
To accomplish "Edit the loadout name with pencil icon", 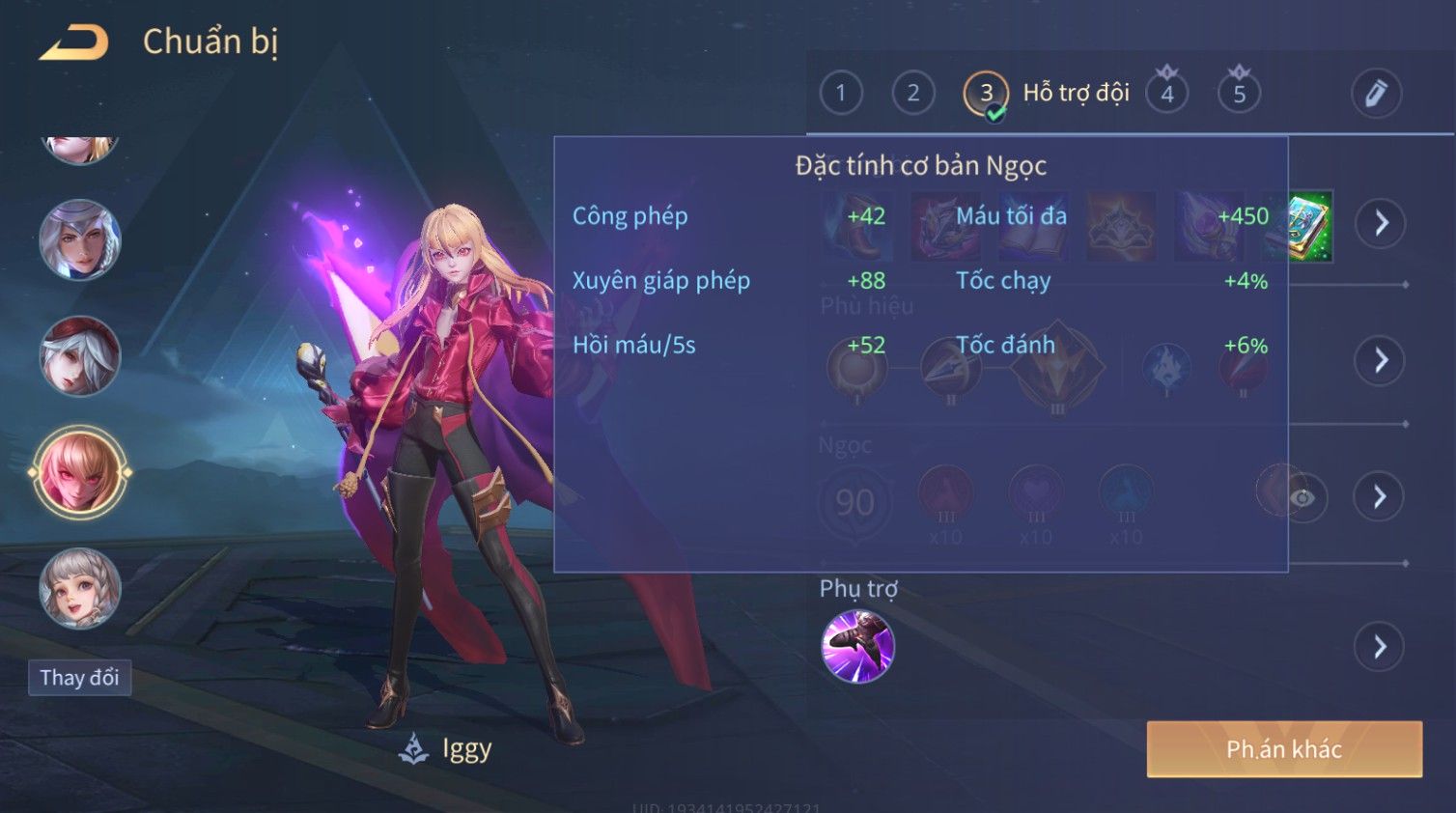I will point(1375,93).
